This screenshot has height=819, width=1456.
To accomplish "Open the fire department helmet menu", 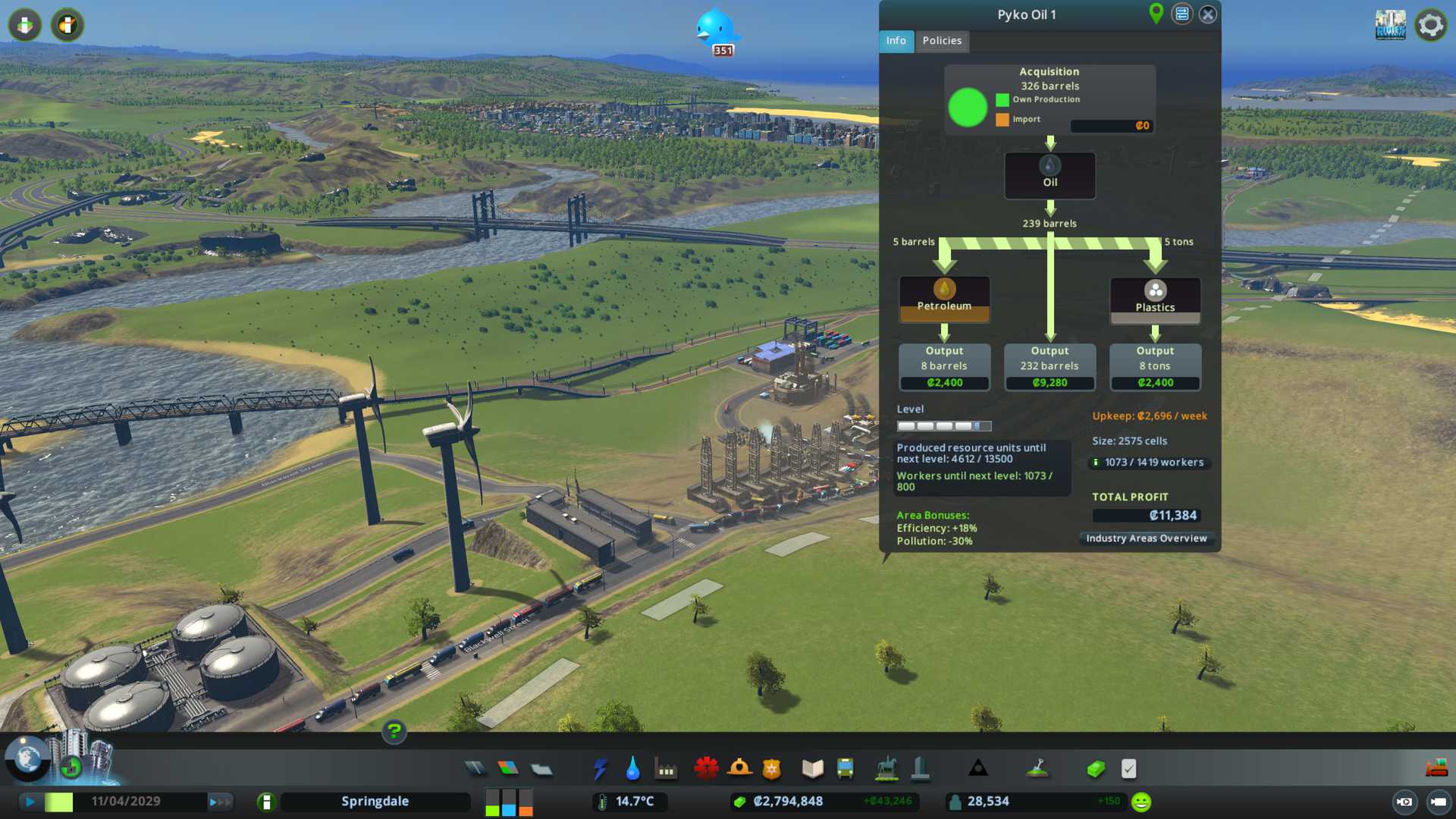I will pos(739,769).
